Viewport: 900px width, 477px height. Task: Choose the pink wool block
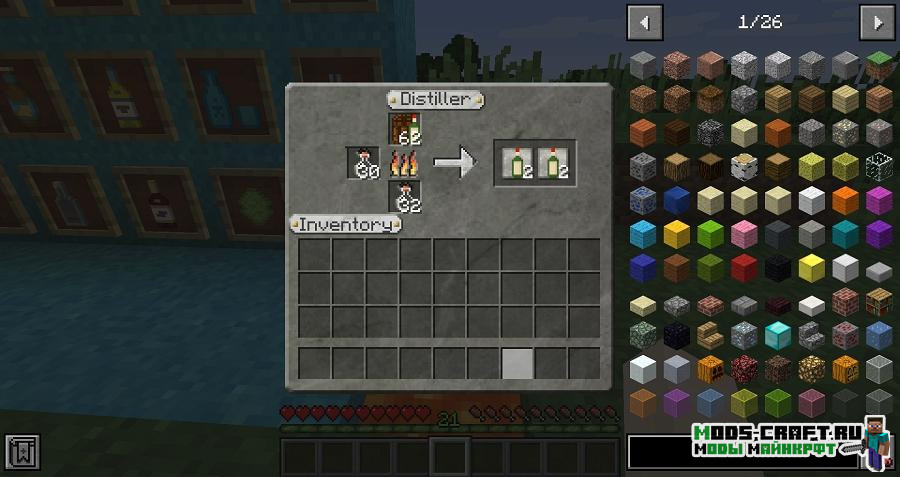743,234
